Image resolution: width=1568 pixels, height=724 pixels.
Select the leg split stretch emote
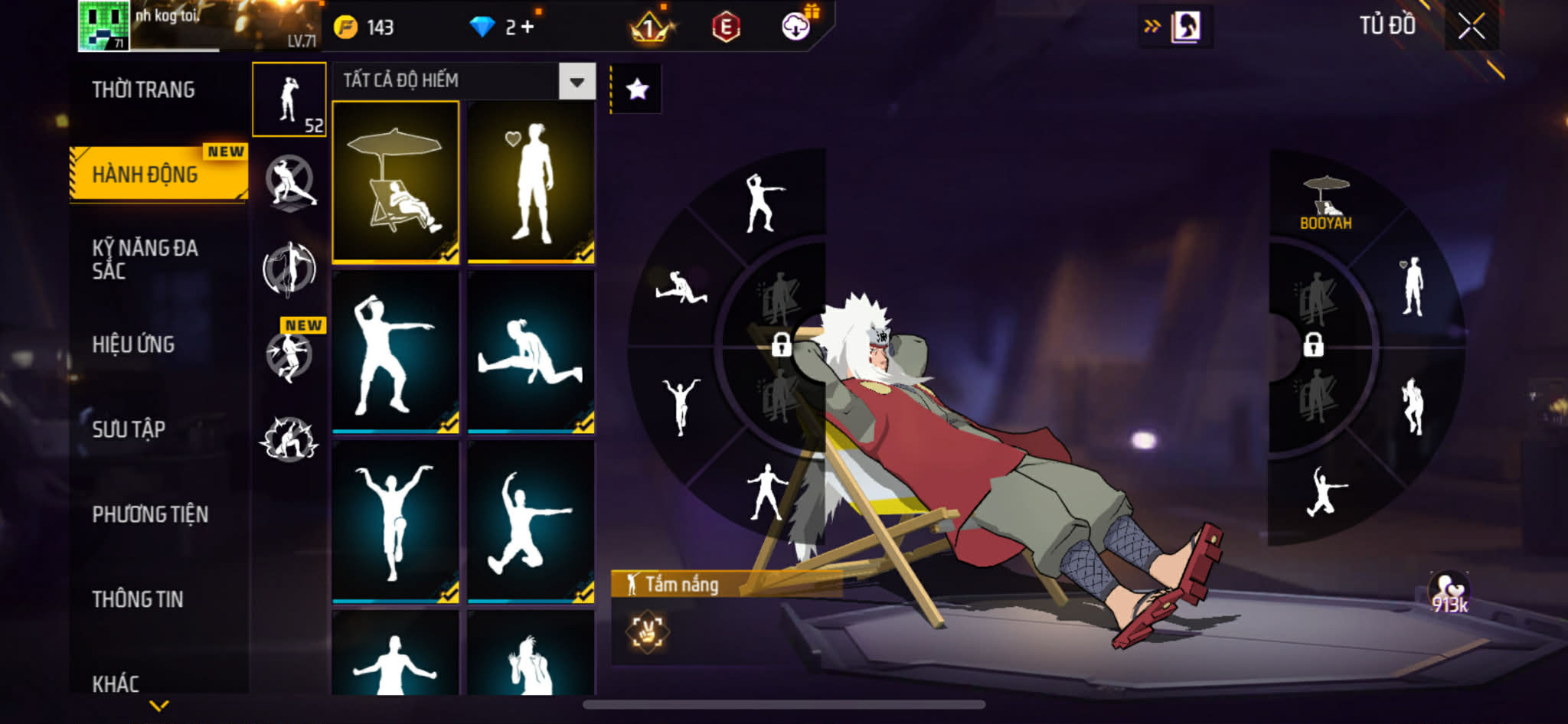(x=531, y=352)
